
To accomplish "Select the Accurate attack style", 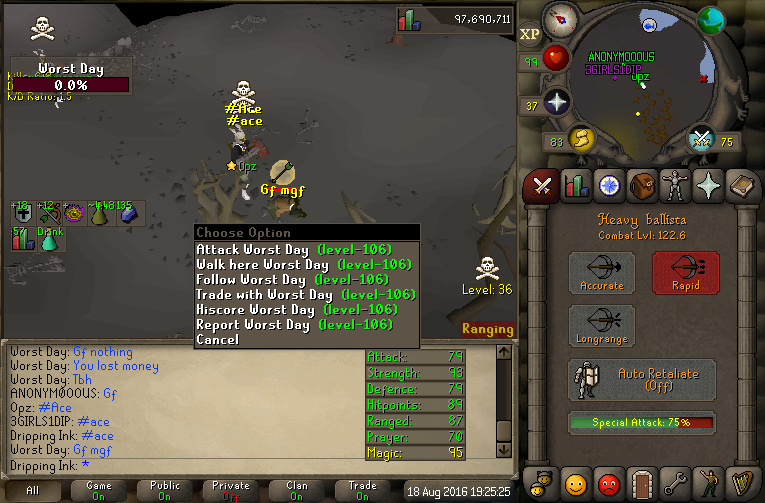I will point(602,273).
